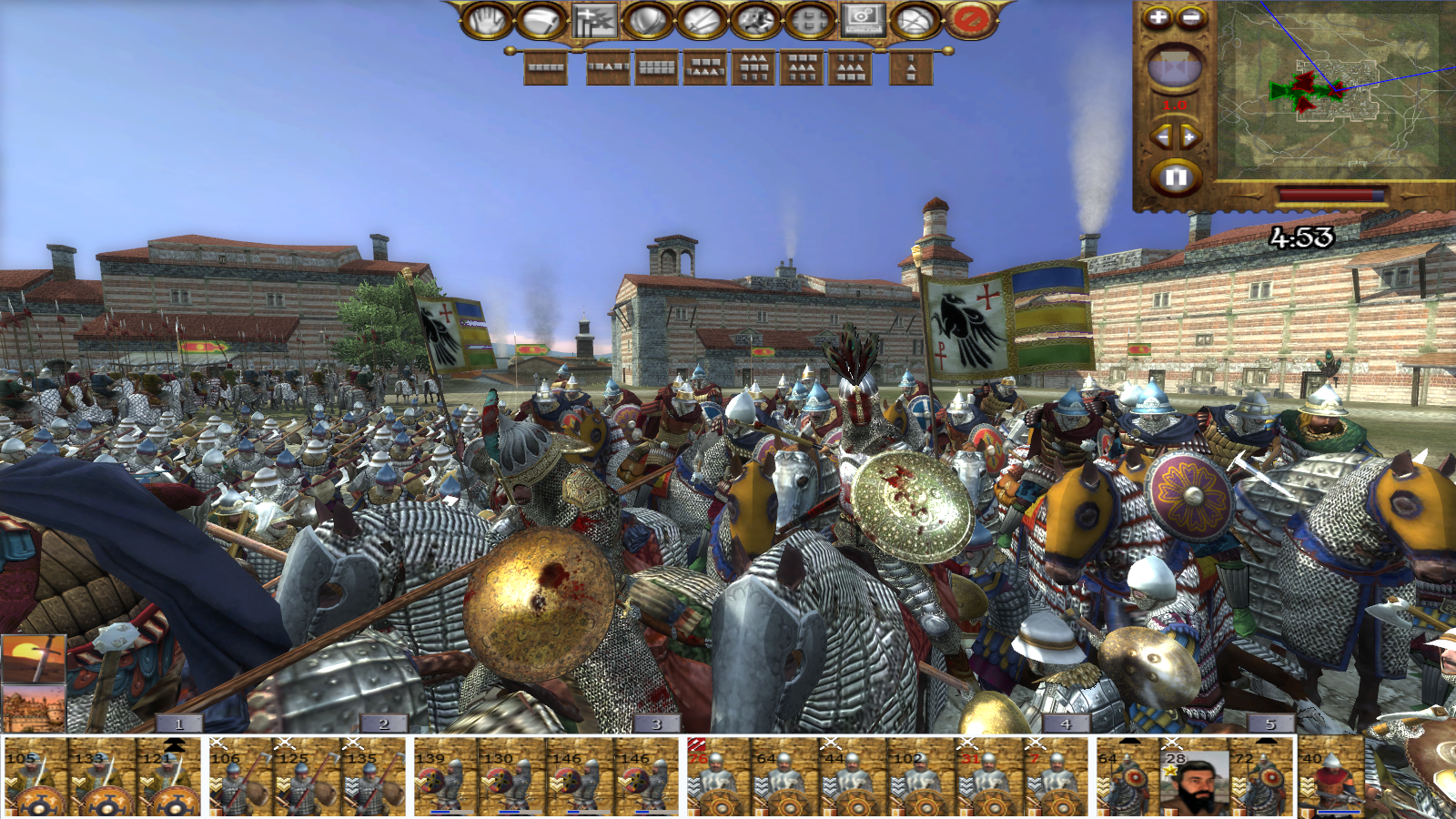Open the game options screen icon
Image resolution: width=1456 pixels, height=819 pixels.
[863, 21]
